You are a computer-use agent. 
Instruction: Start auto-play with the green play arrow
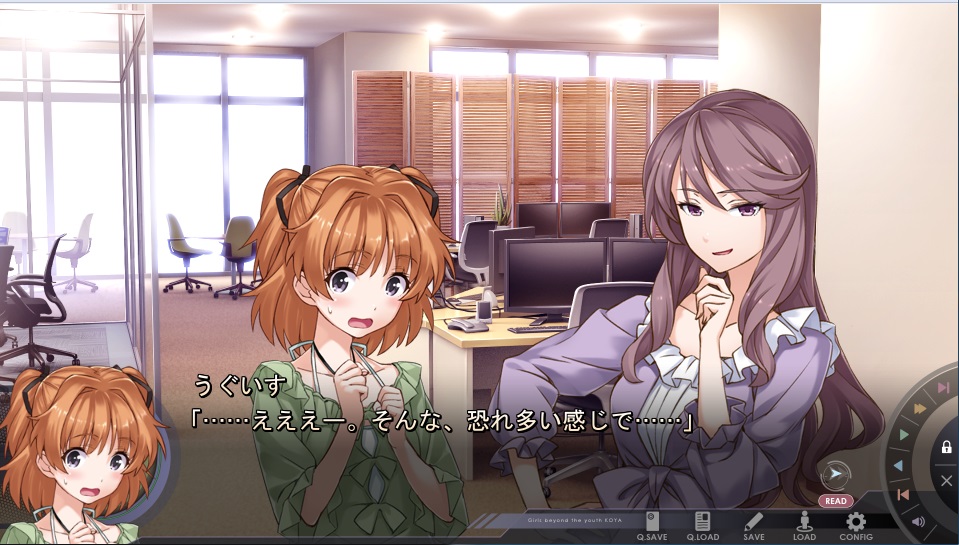click(x=904, y=435)
